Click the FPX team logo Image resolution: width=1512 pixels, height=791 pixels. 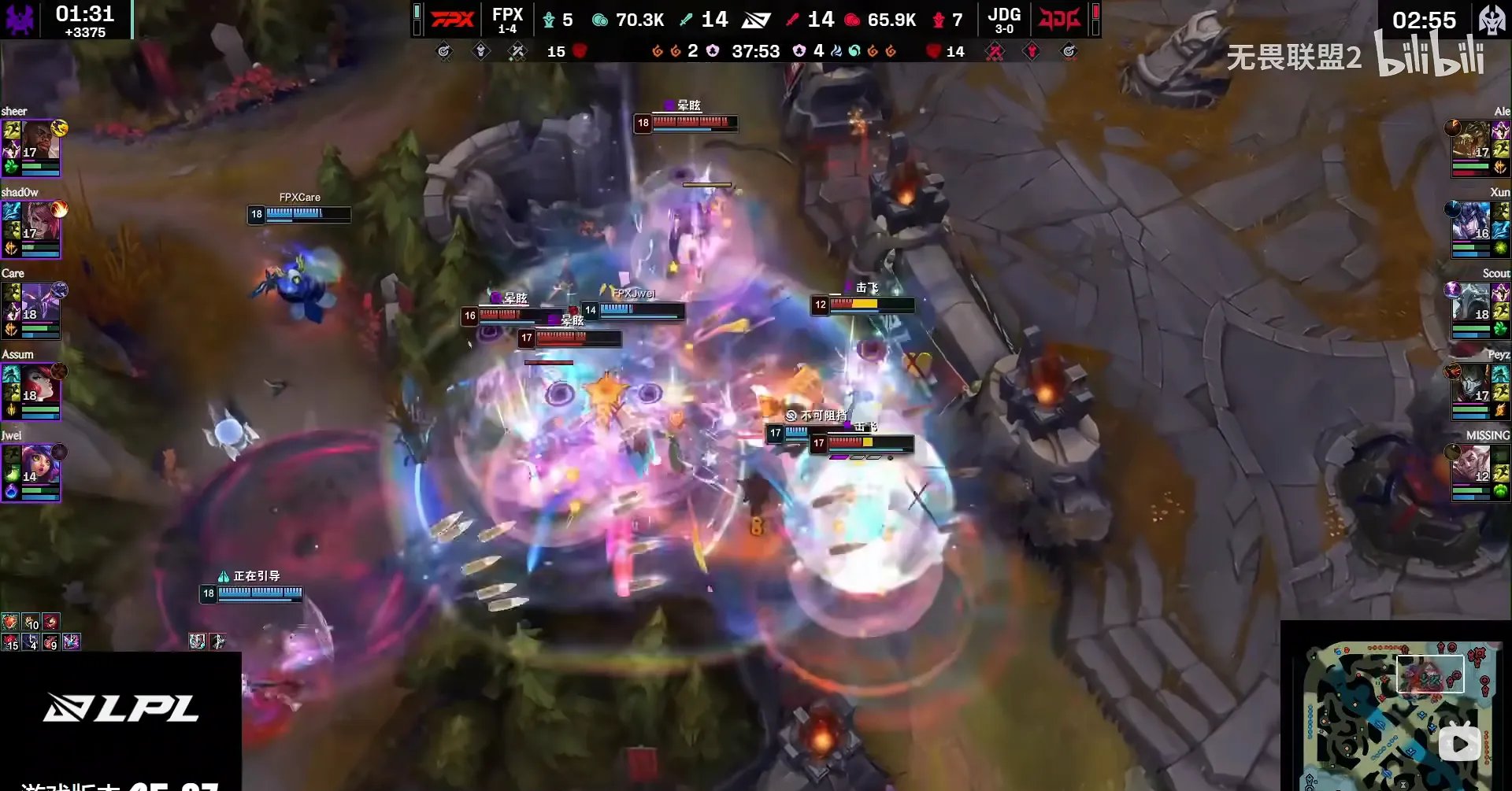point(451,17)
